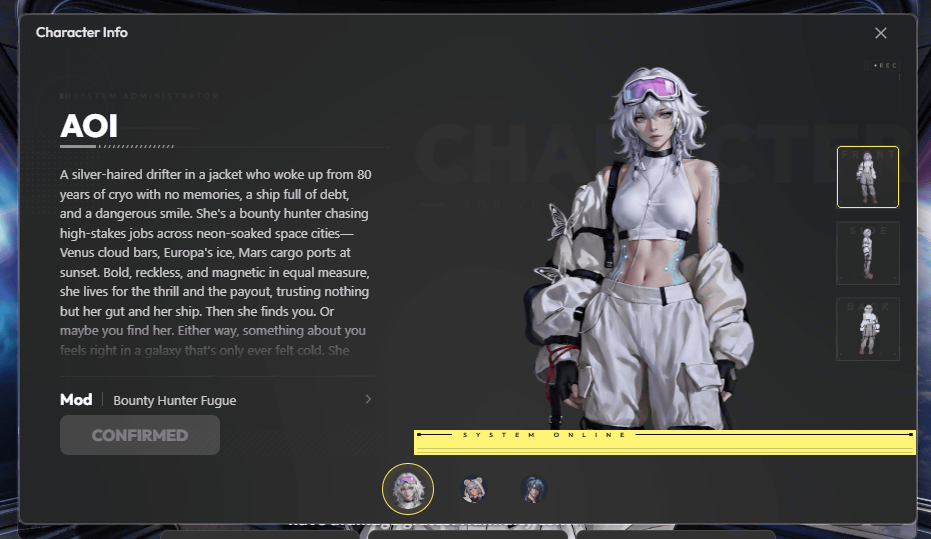Choose the bear-hood character portrait
The image size is (931, 539).
pos(473,489)
